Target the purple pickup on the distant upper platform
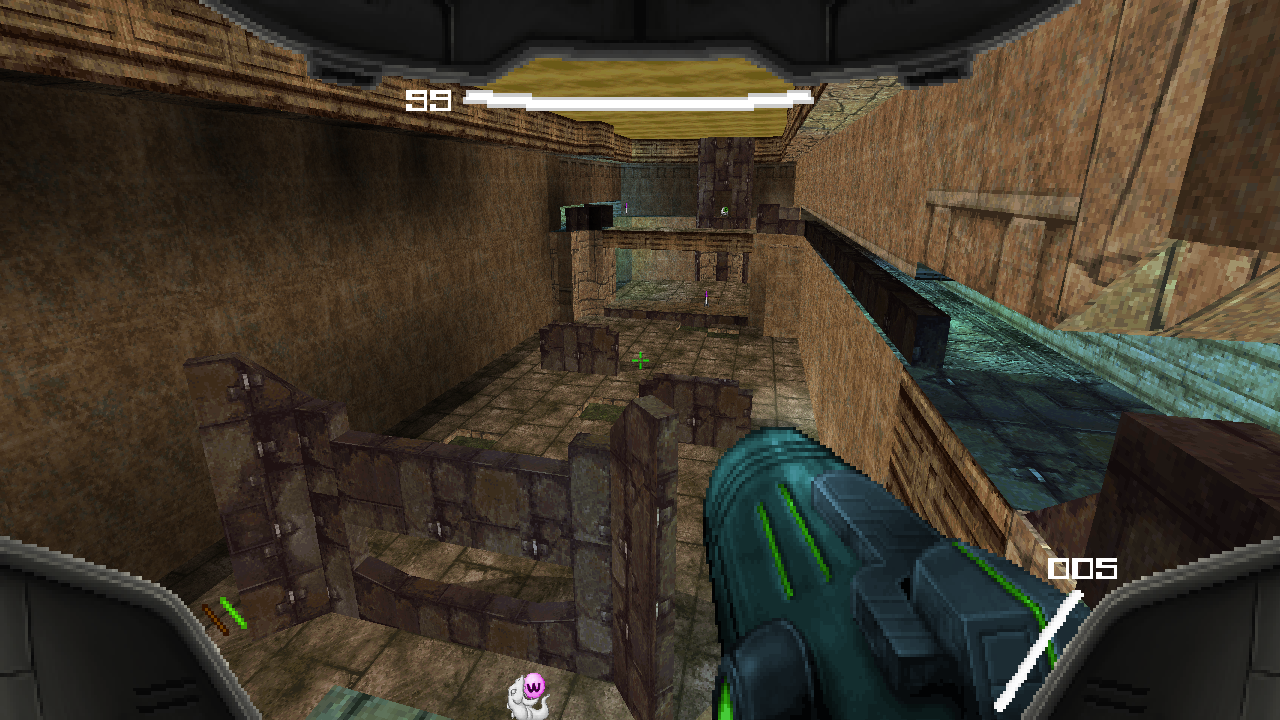 pos(626,208)
